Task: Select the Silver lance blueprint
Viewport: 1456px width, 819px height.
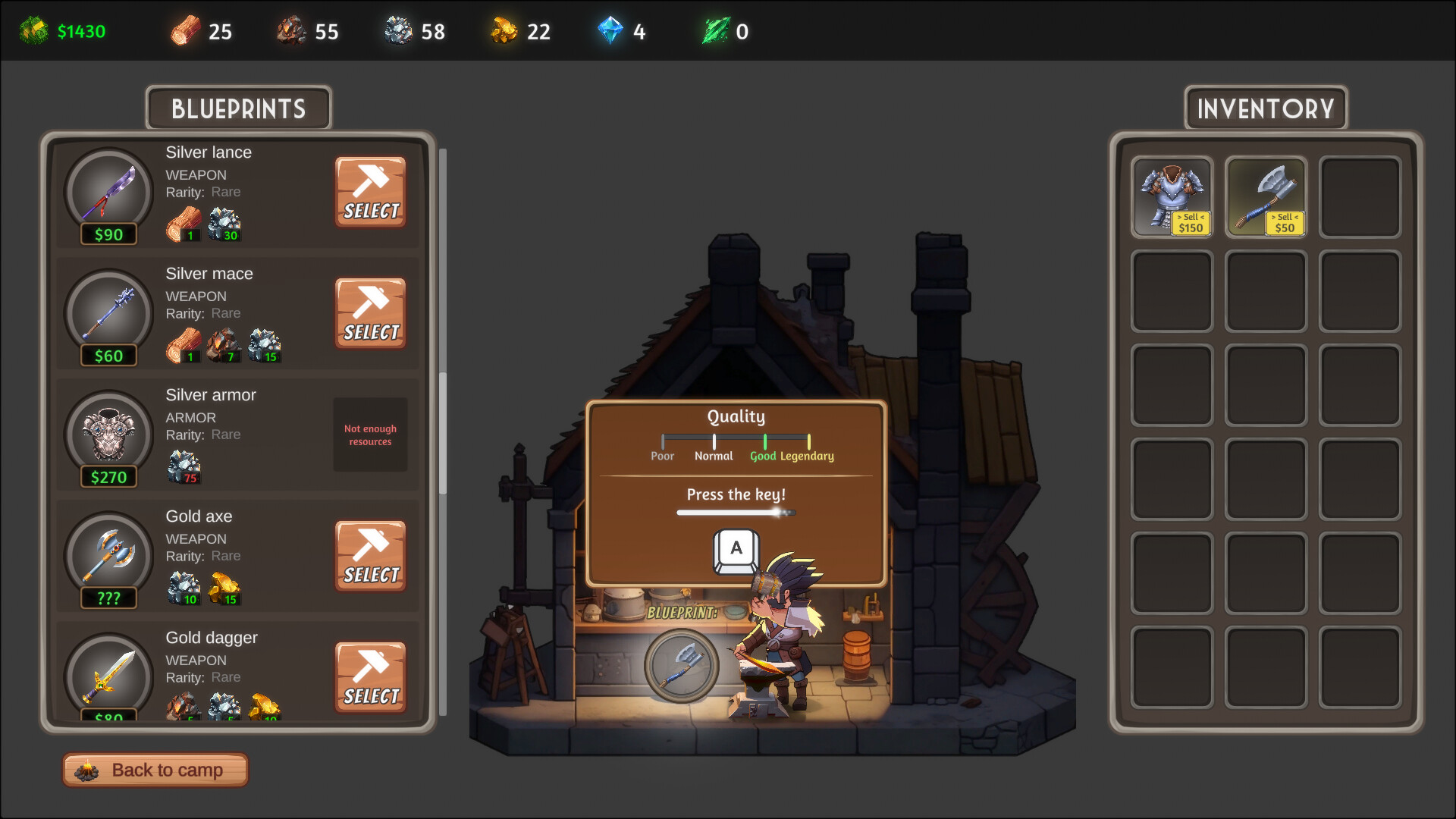Action: (x=370, y=193)
